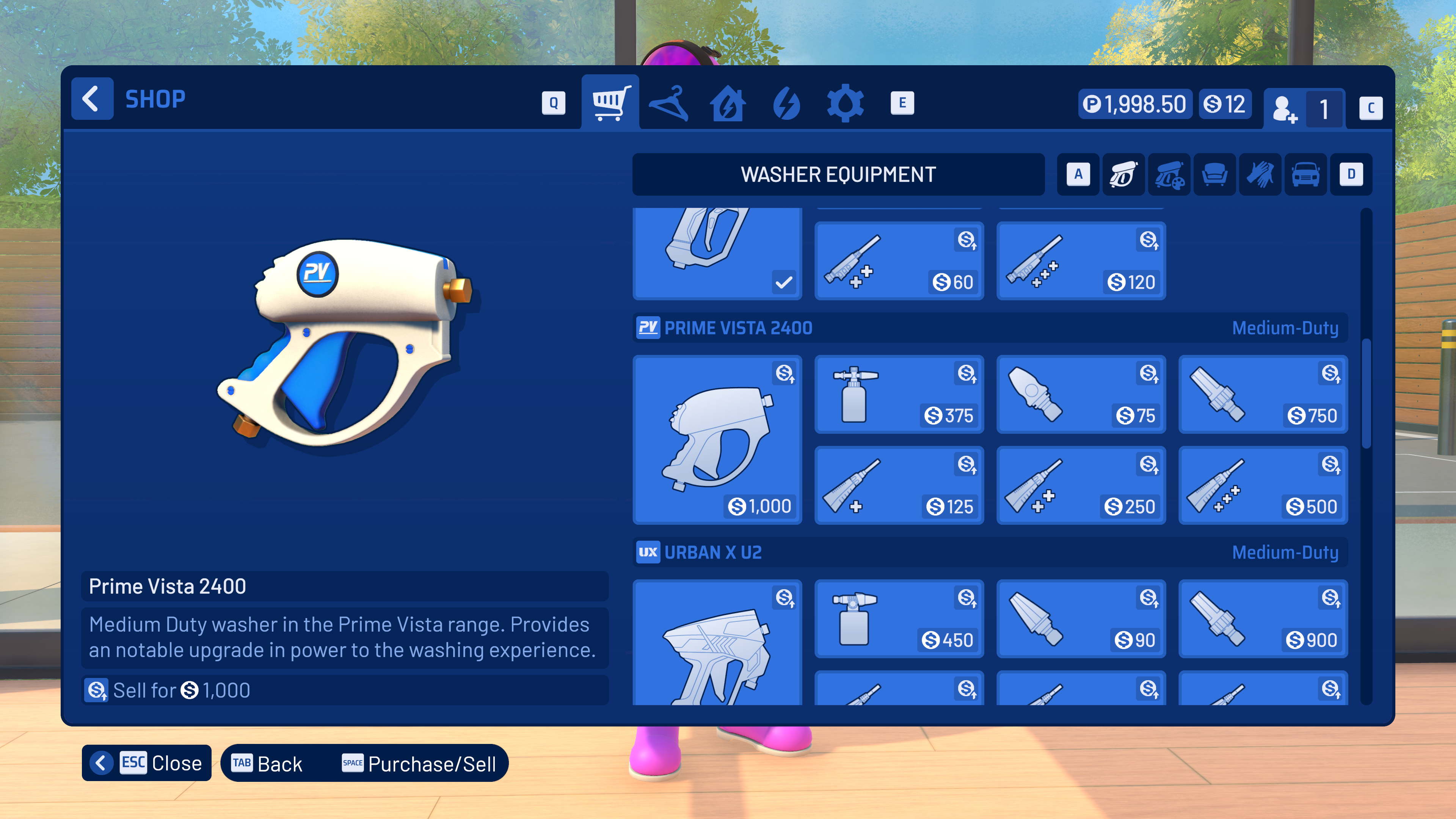This screenshot has height=819, width=1456.
Task: Select the Prime Vista 2400 washer for 1,000
Action: tap(717, 439)
